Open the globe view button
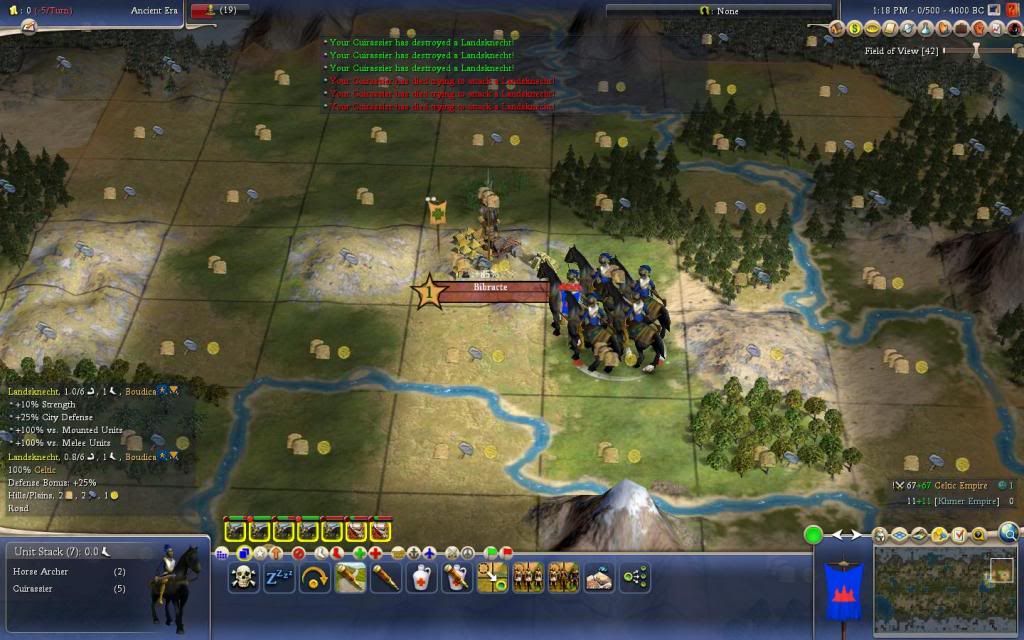 coord(1008,533)
